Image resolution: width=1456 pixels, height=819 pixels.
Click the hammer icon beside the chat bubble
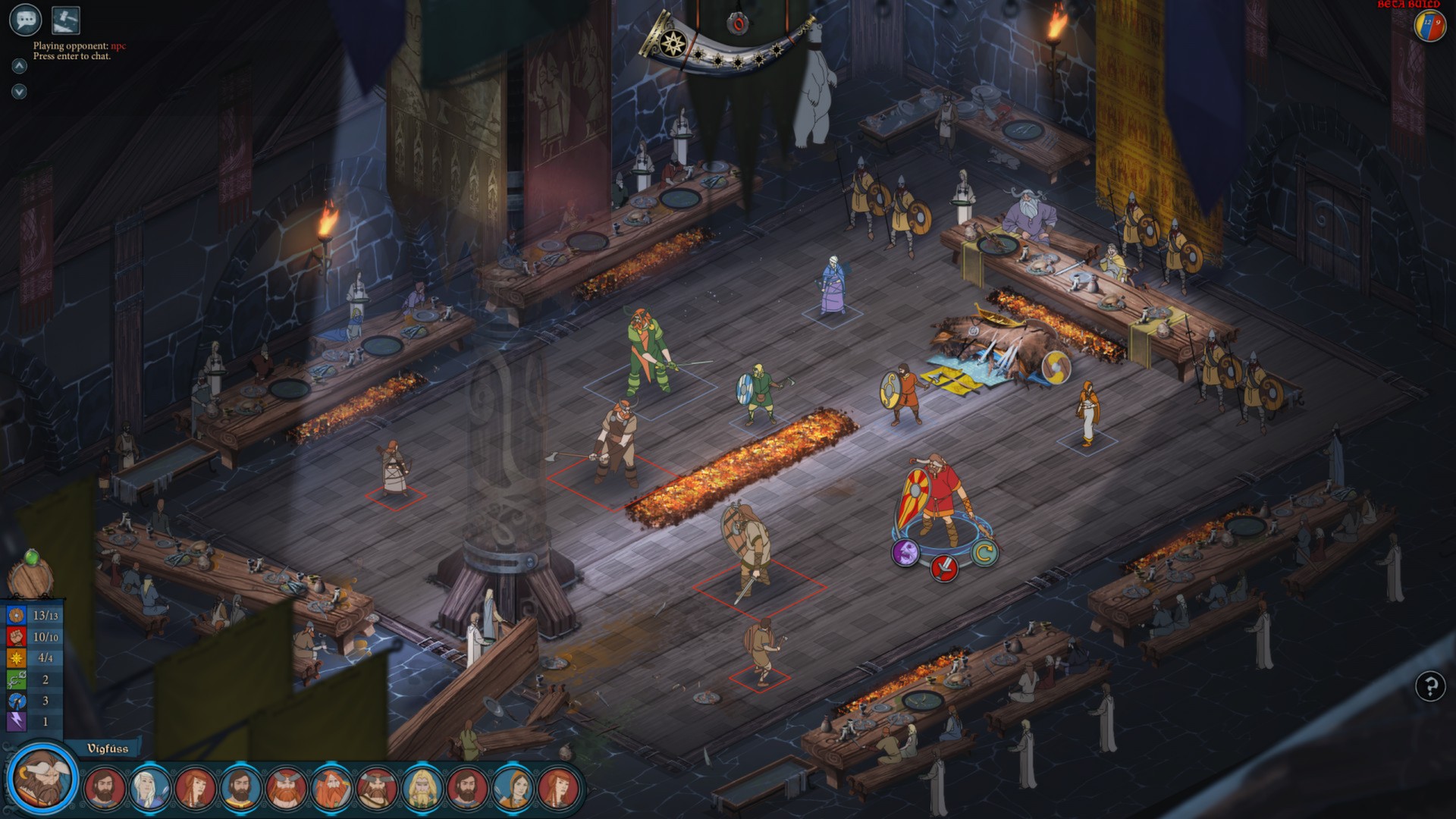(67, 20)
